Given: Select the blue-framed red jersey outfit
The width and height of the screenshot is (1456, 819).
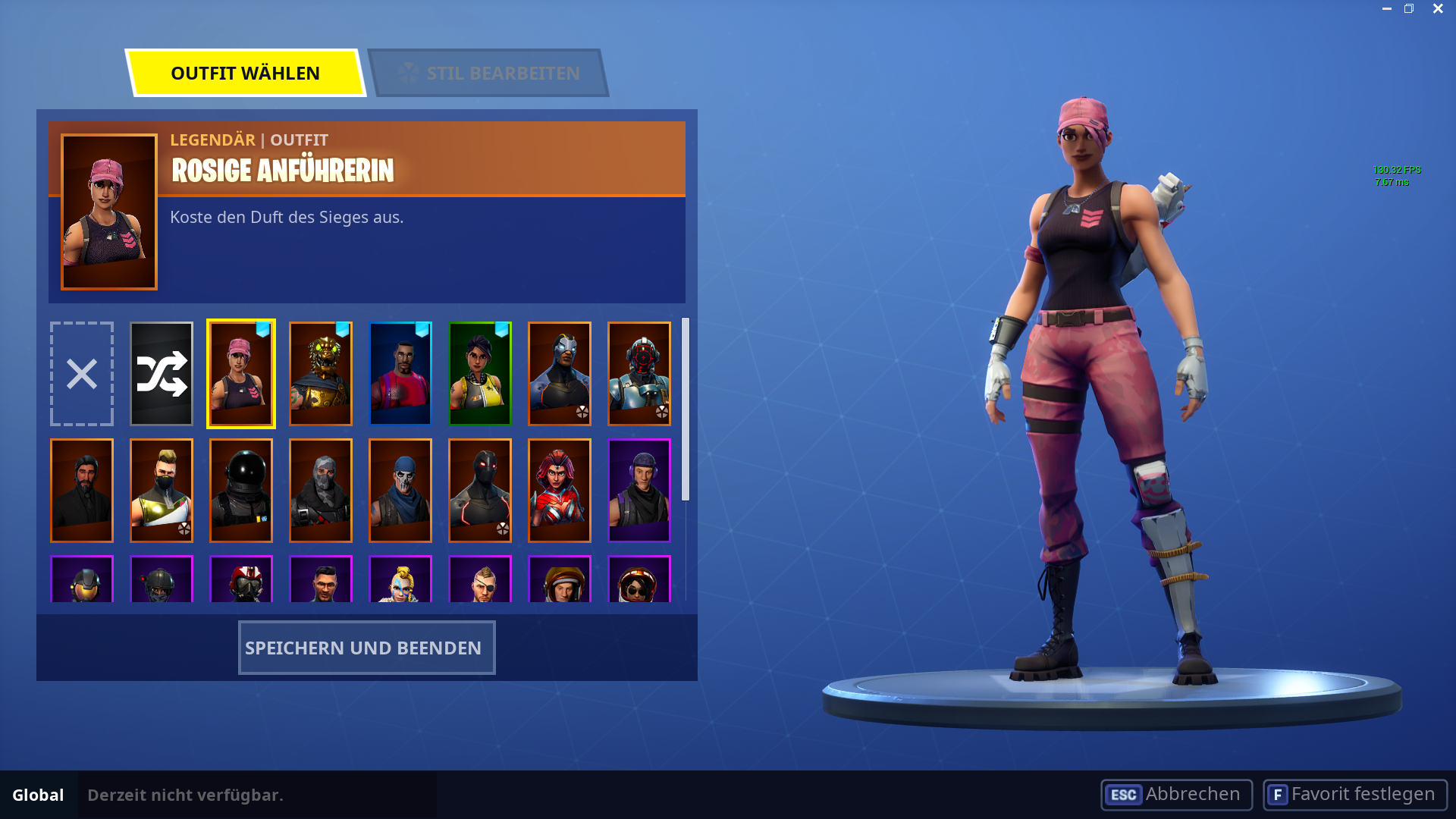Looking at the screenshot, I should click(400, 373).
